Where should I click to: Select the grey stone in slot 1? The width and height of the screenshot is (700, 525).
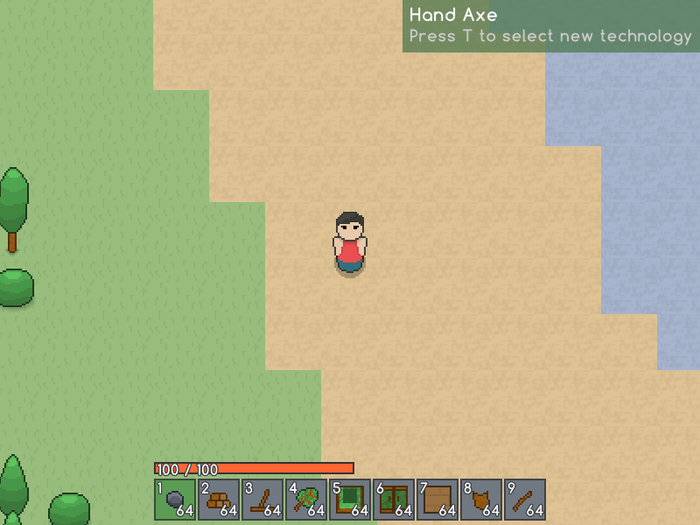(175, 499)
